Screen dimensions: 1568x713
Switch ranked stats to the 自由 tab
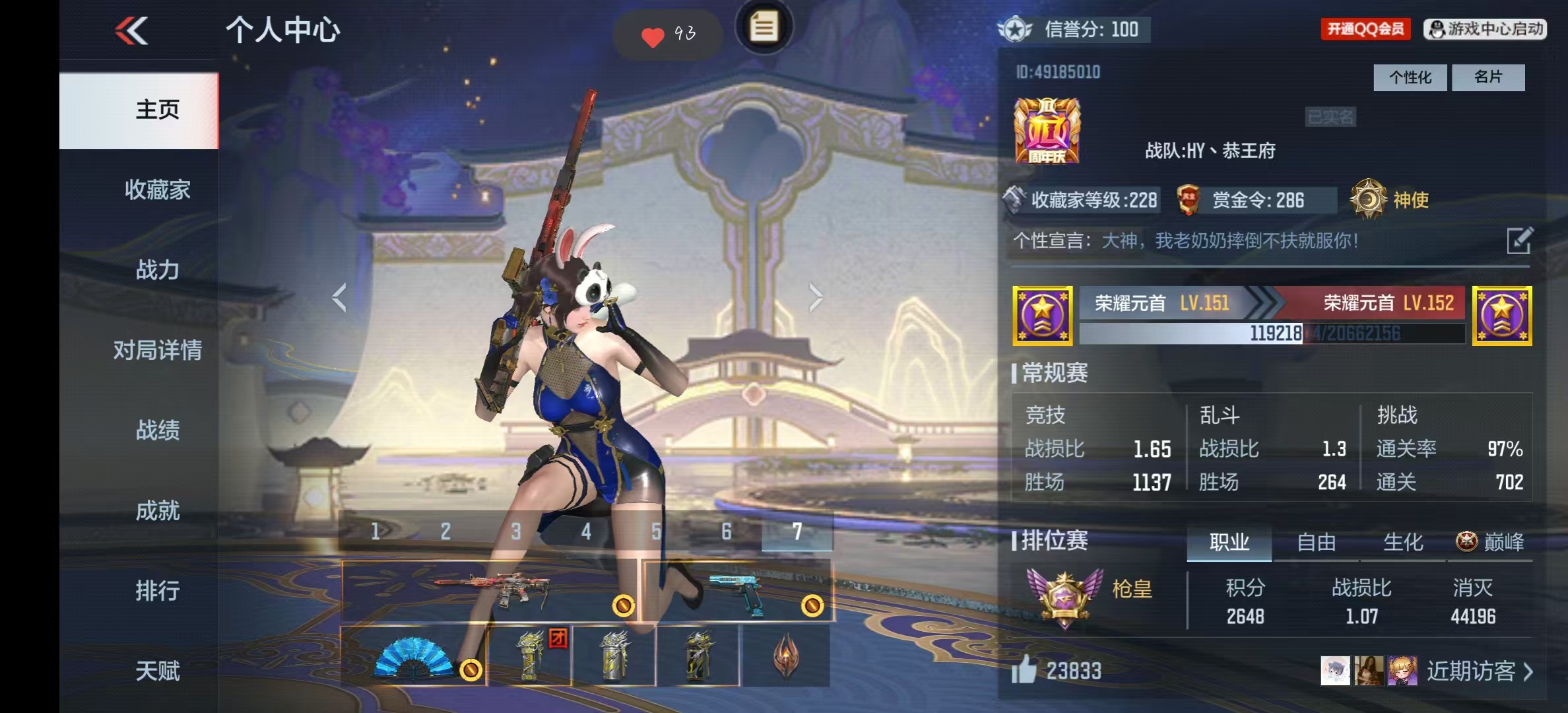(1316, 543)
